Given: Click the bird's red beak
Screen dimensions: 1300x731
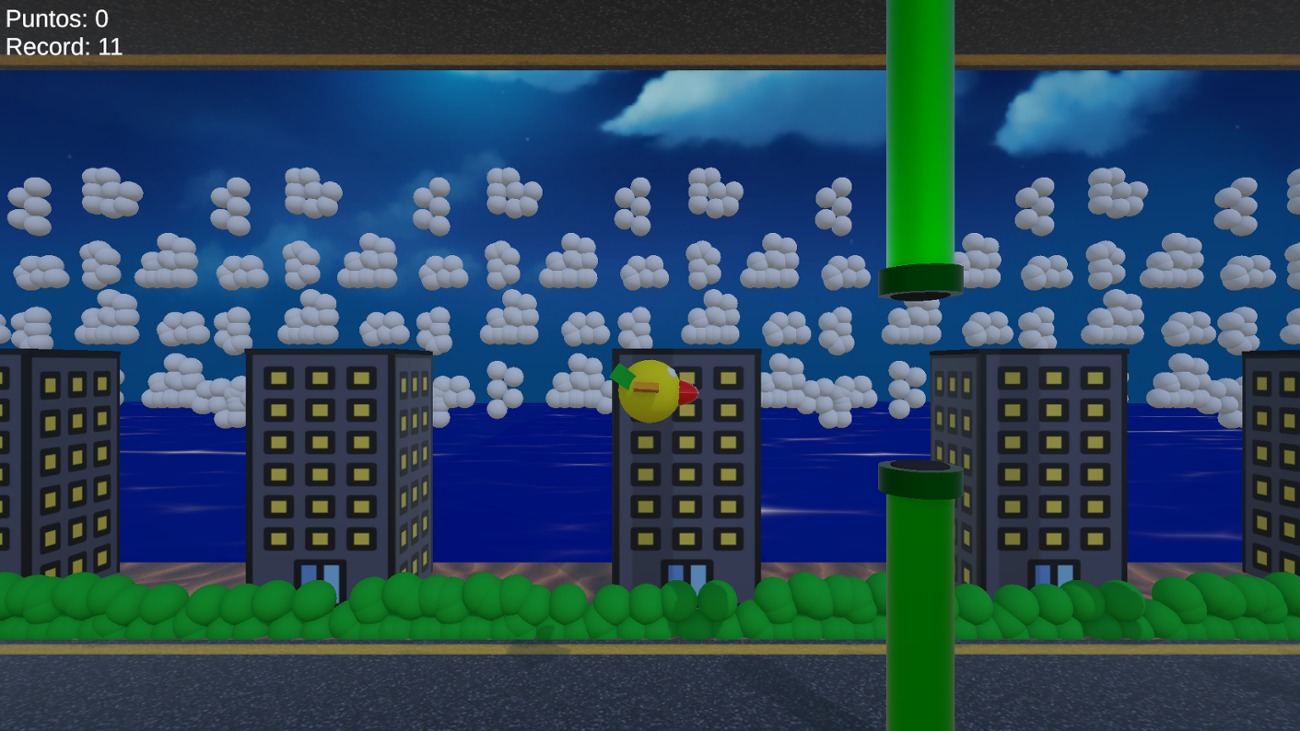Looking at the screenshot, I should tap(685, 395).
